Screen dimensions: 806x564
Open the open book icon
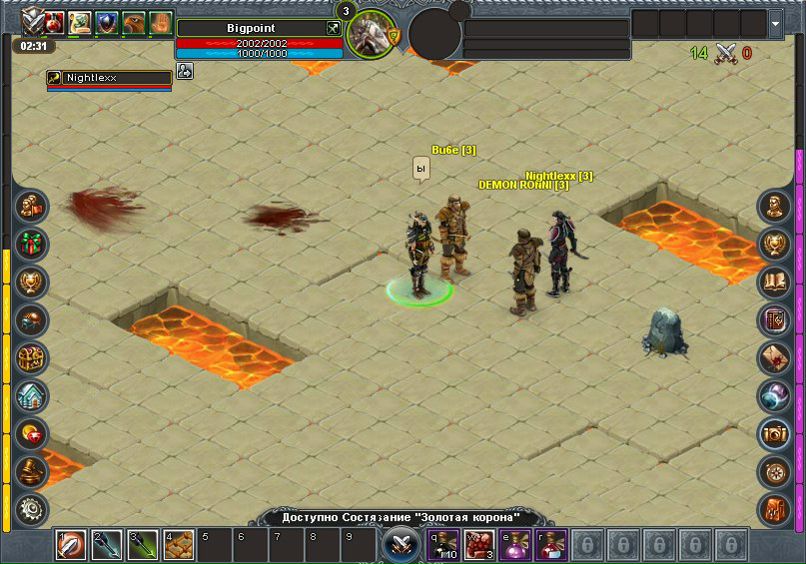(774, 282)
